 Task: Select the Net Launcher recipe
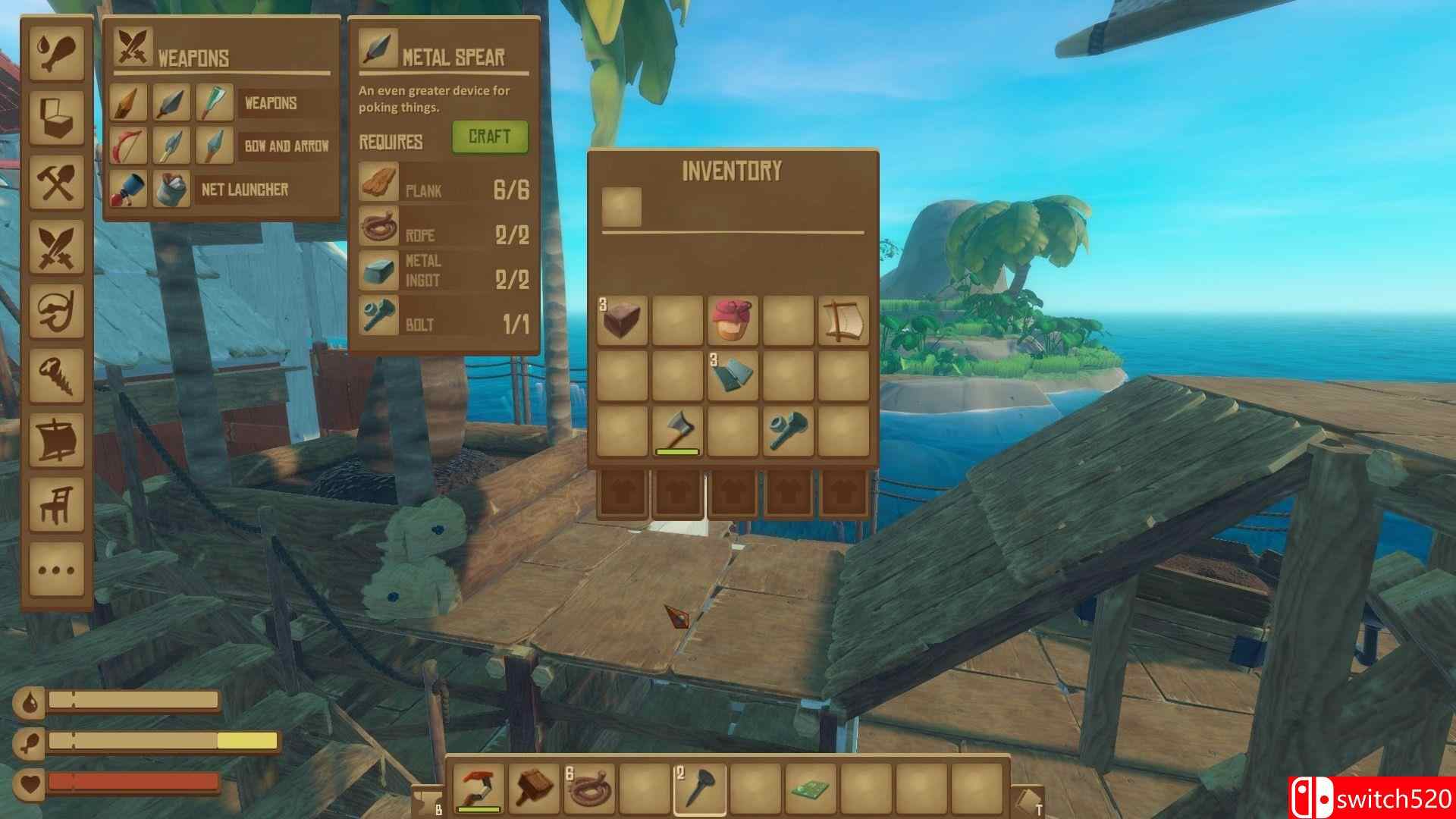pos(129,190)
